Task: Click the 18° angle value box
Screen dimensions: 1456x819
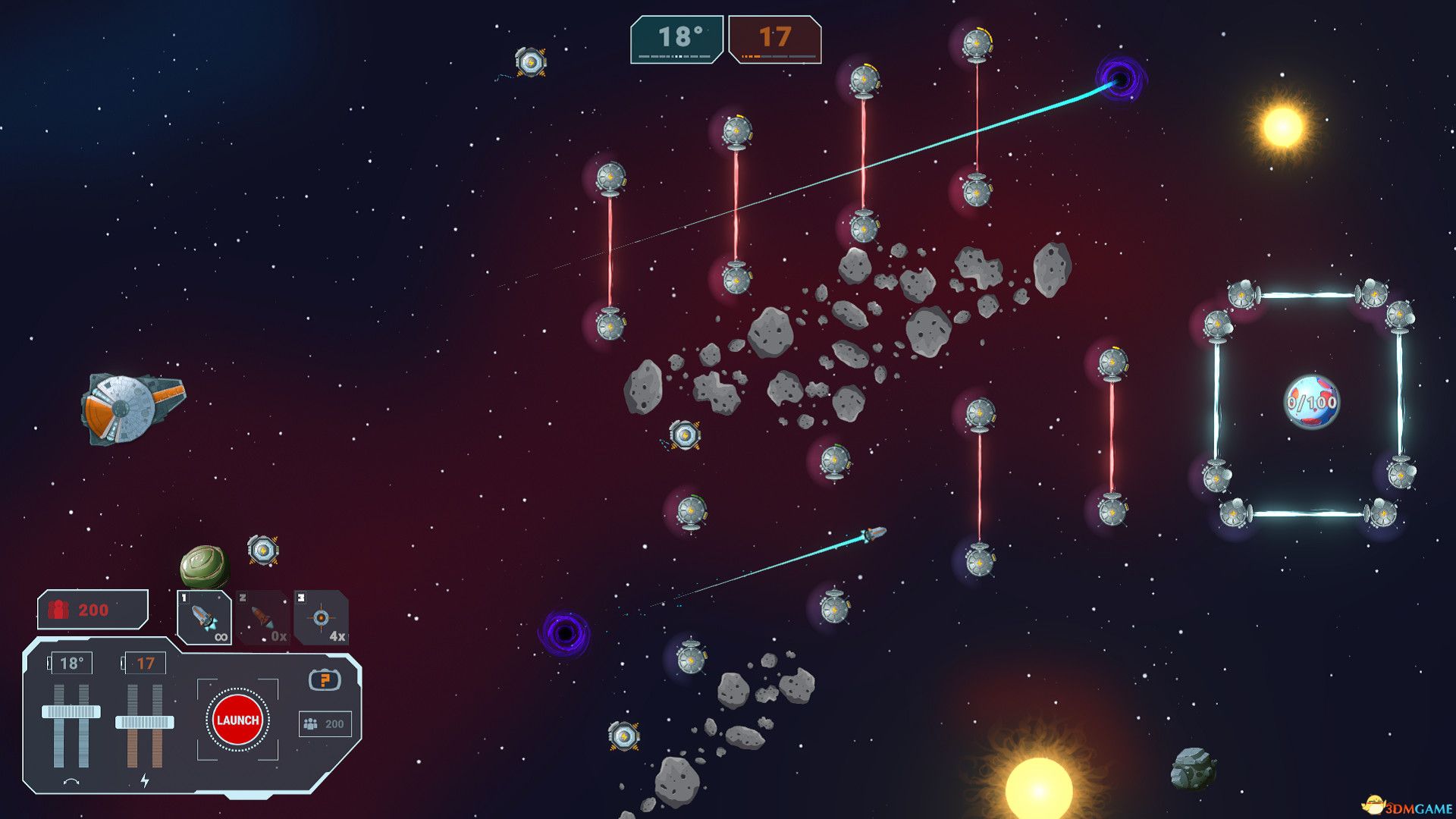Action: [x=71, y=664]
